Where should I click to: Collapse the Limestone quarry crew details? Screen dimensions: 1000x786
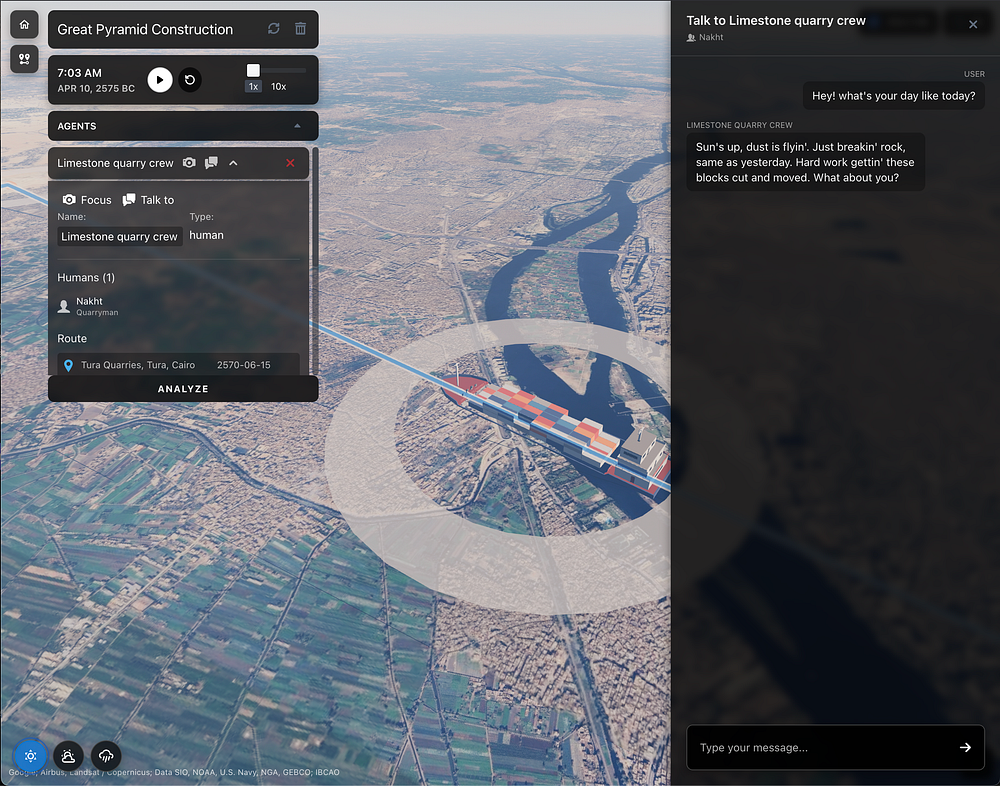[233, 163]
